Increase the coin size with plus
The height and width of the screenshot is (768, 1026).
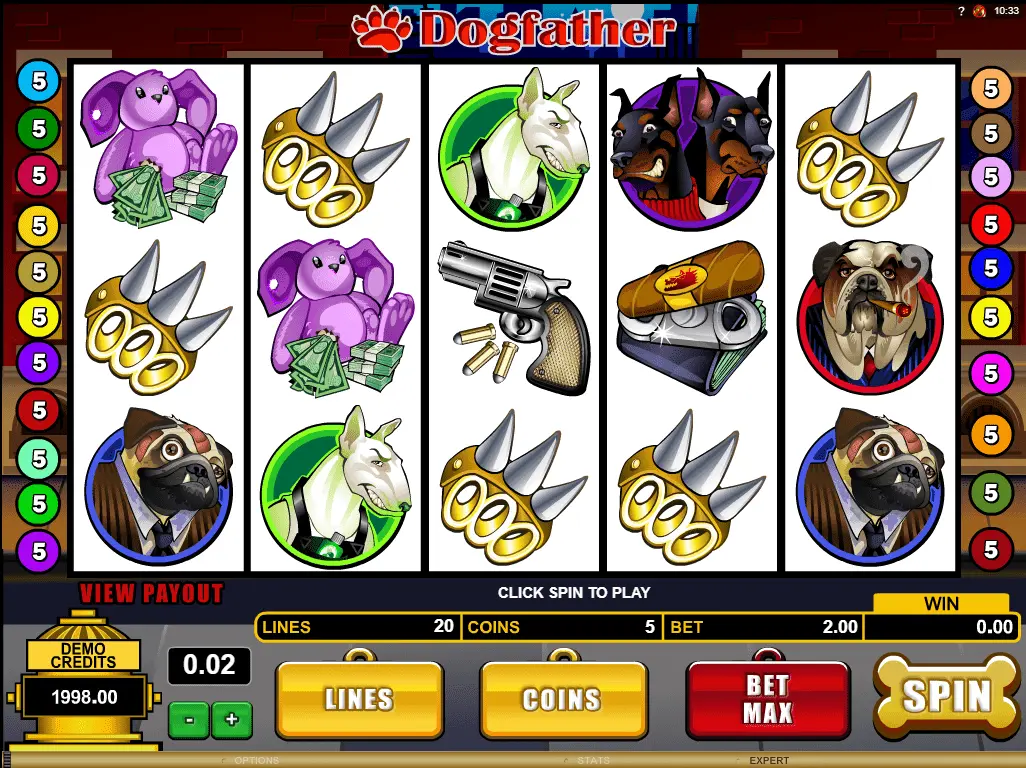232,719
